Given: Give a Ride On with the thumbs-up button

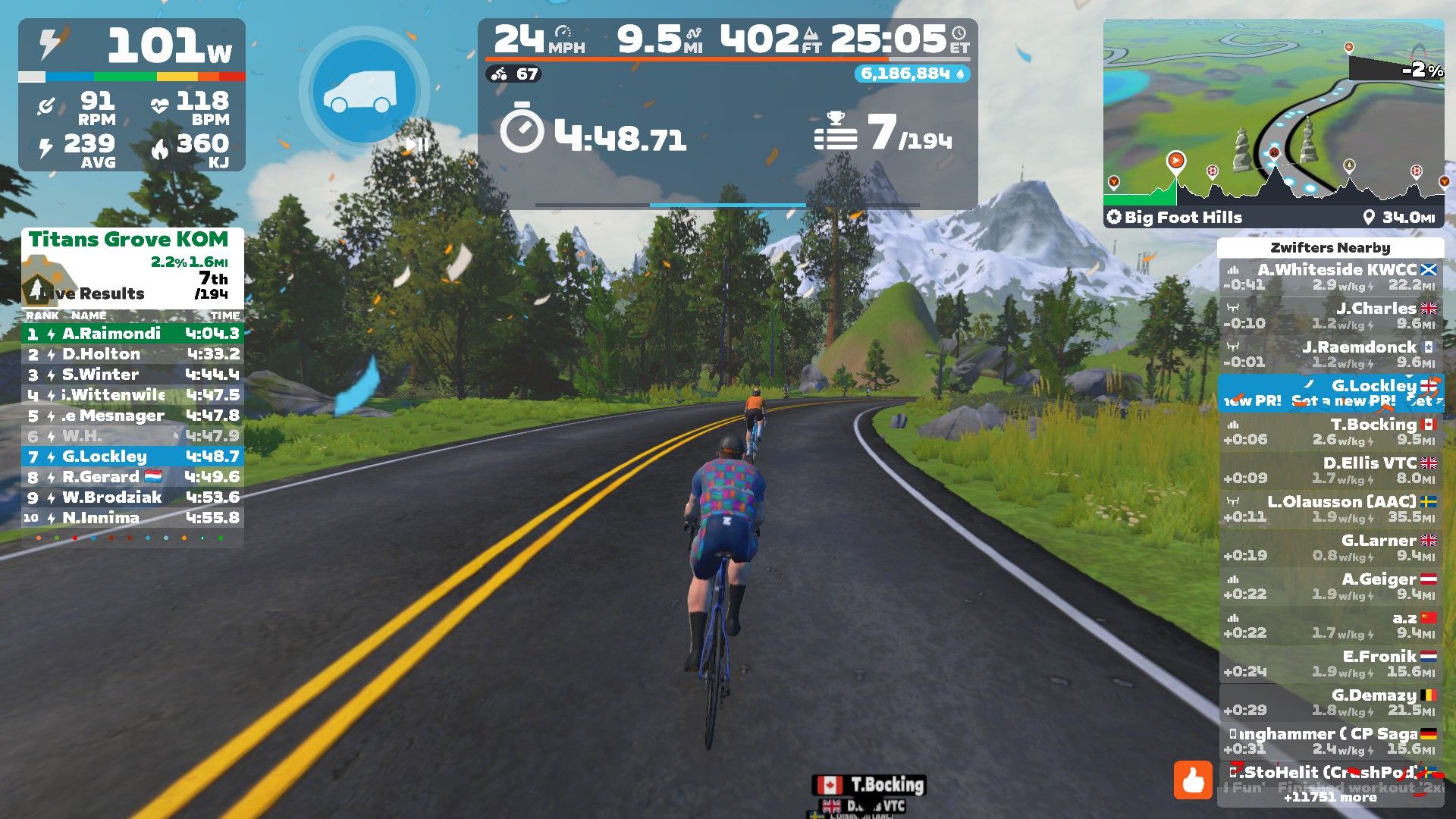Looking at the screenshot, I should pyautogui.click(x=1193, y=780).
